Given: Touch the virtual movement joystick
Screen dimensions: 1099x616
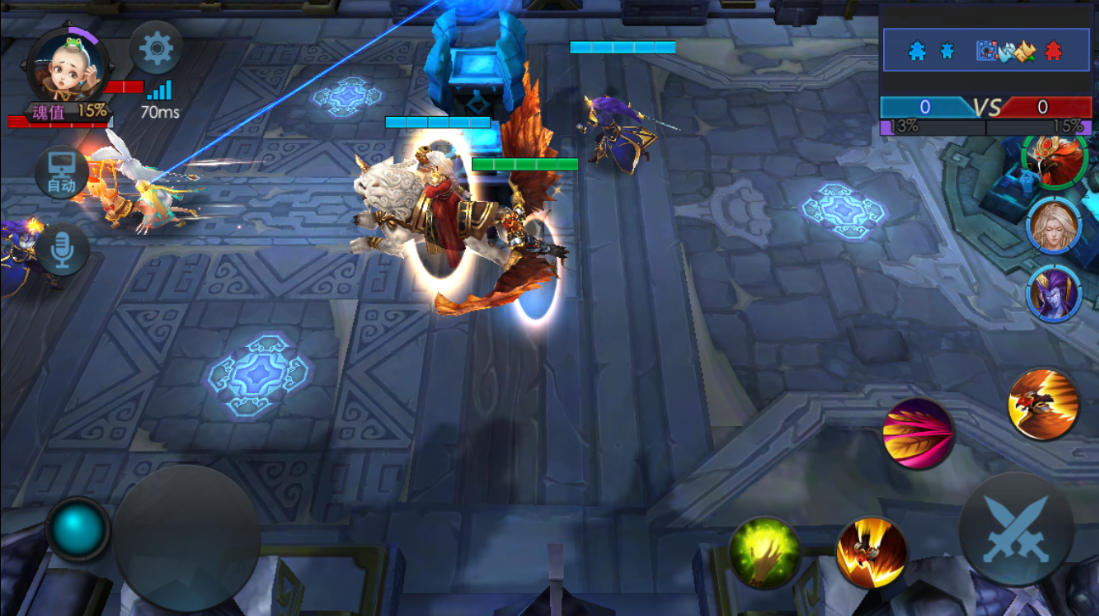Looking at the screenshot, I should tap(187, 539).
